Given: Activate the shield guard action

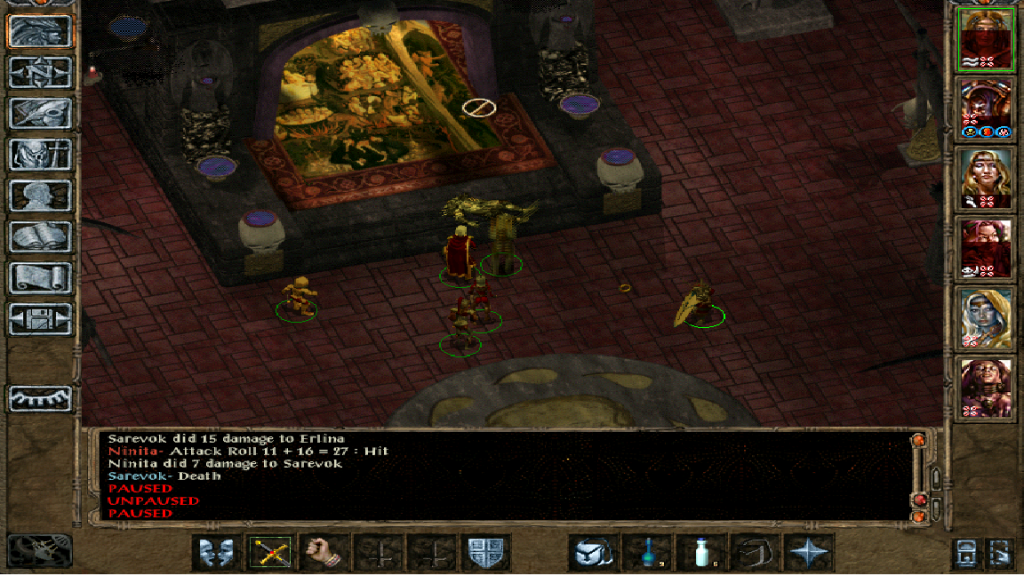Looking at the screenshot, I should click(x=488, y=552).
